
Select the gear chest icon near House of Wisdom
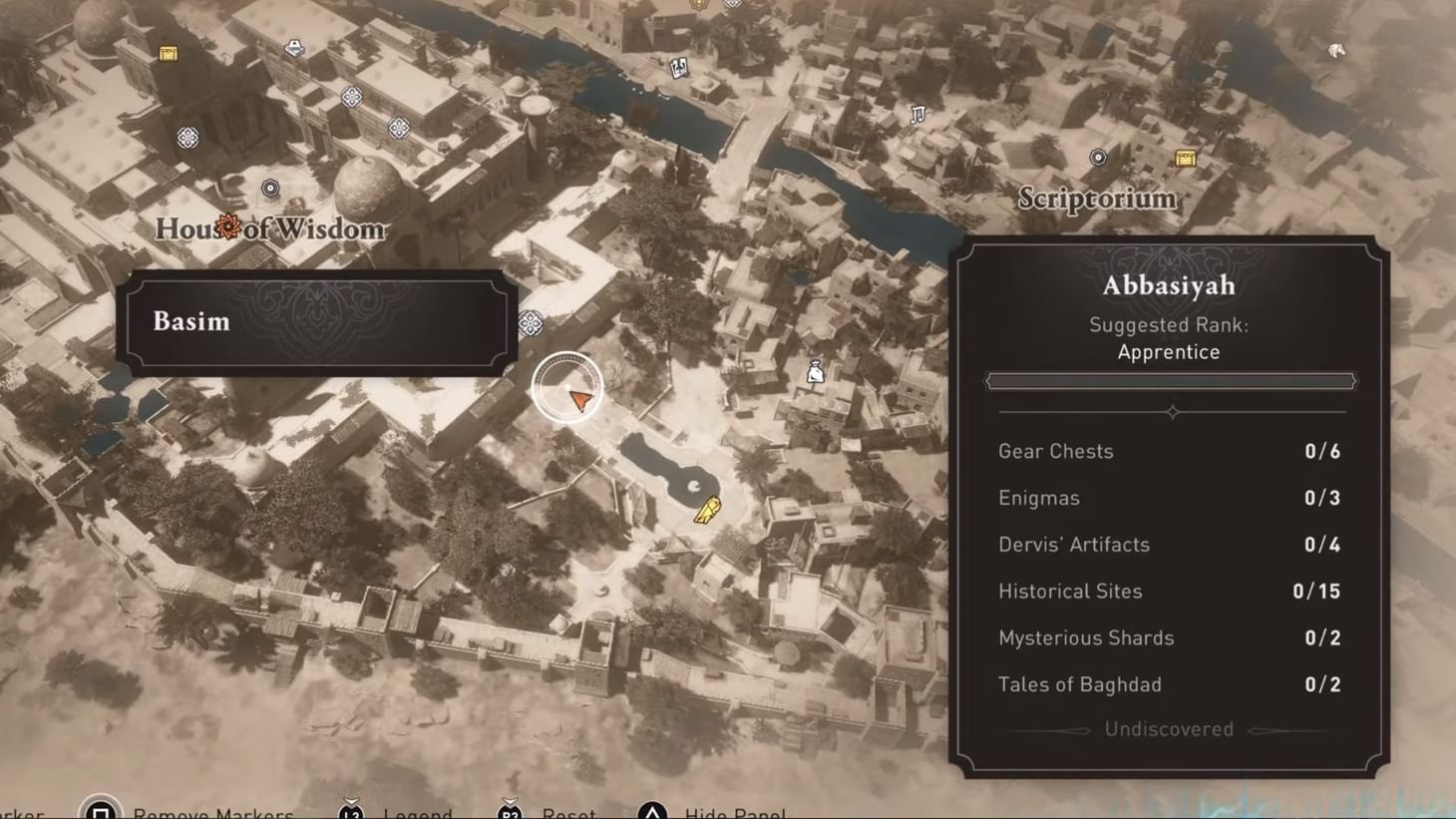tap(168, 53)
